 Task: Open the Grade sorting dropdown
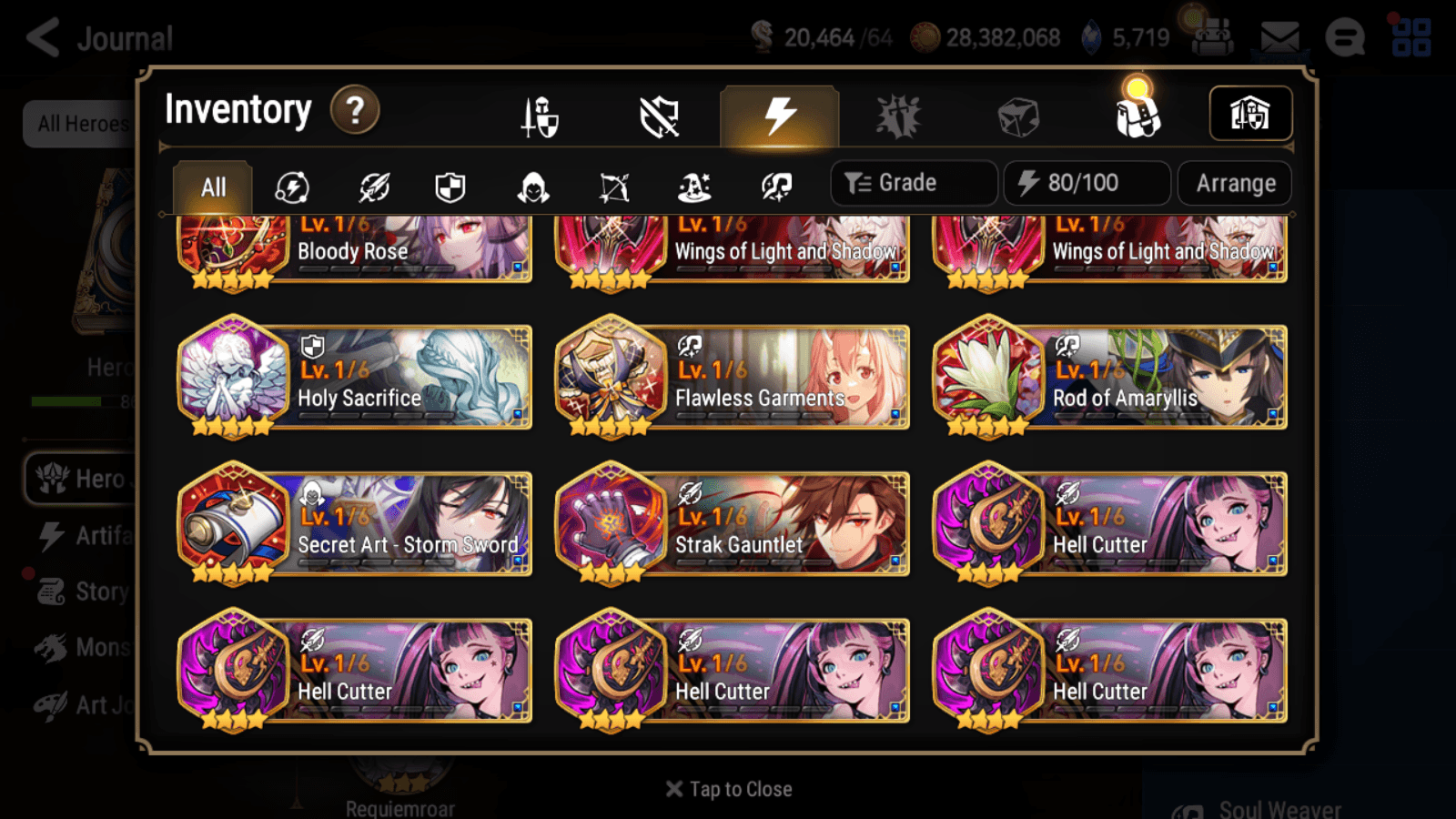click(912, 182)
